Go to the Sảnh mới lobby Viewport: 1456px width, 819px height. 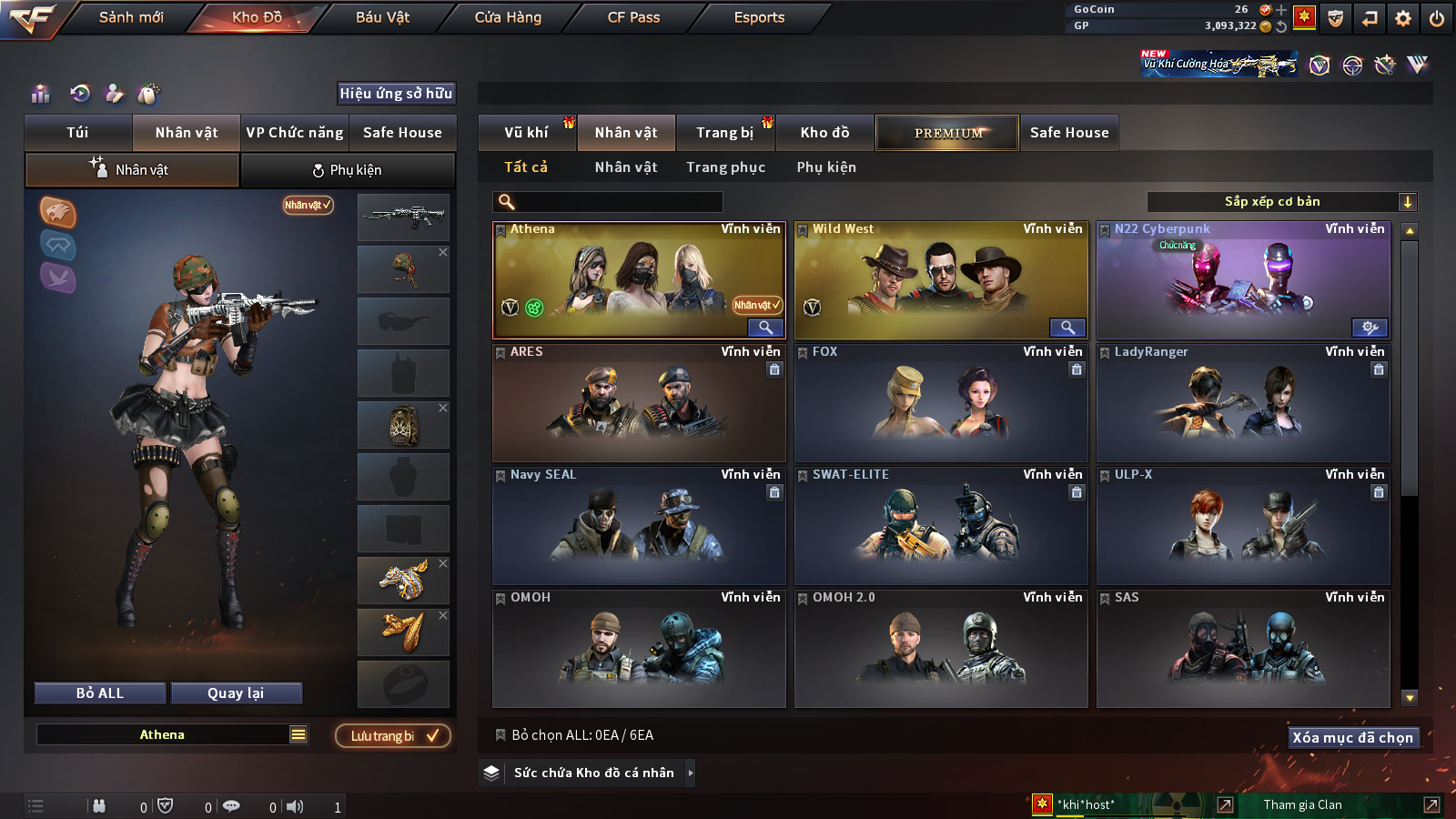131,17
